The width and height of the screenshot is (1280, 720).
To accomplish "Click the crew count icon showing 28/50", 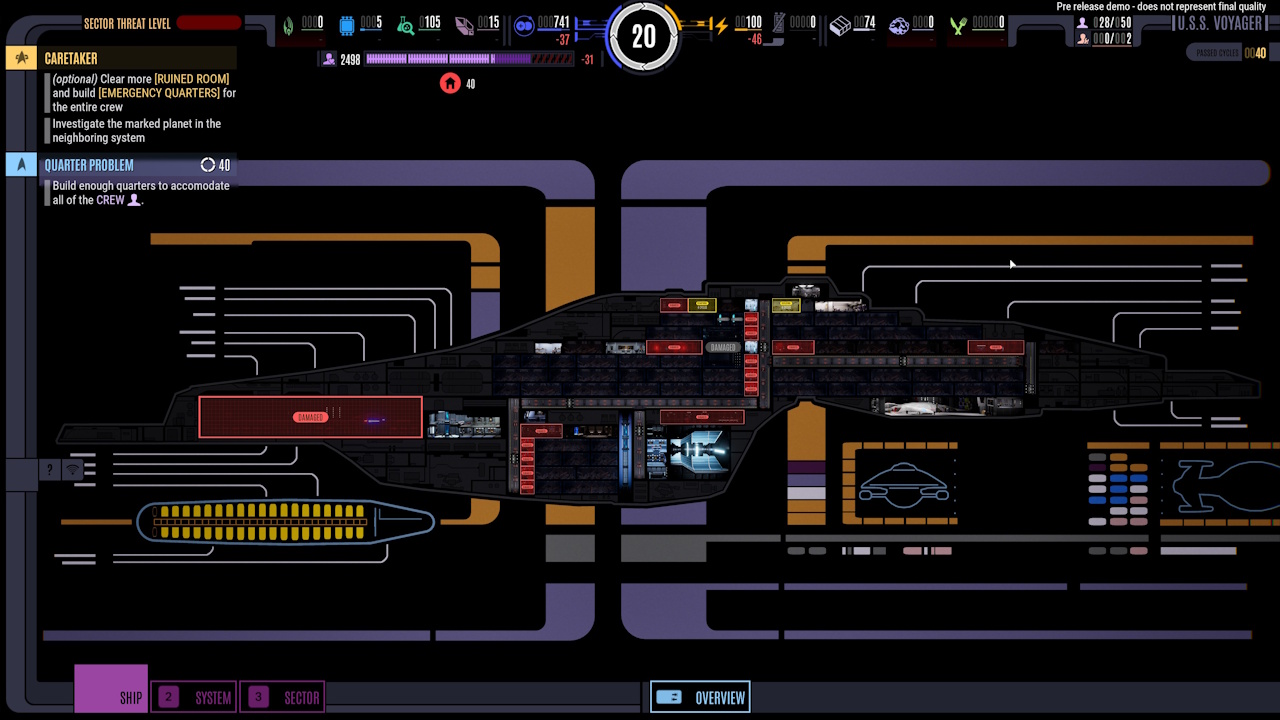I will tap(1083, 21).
